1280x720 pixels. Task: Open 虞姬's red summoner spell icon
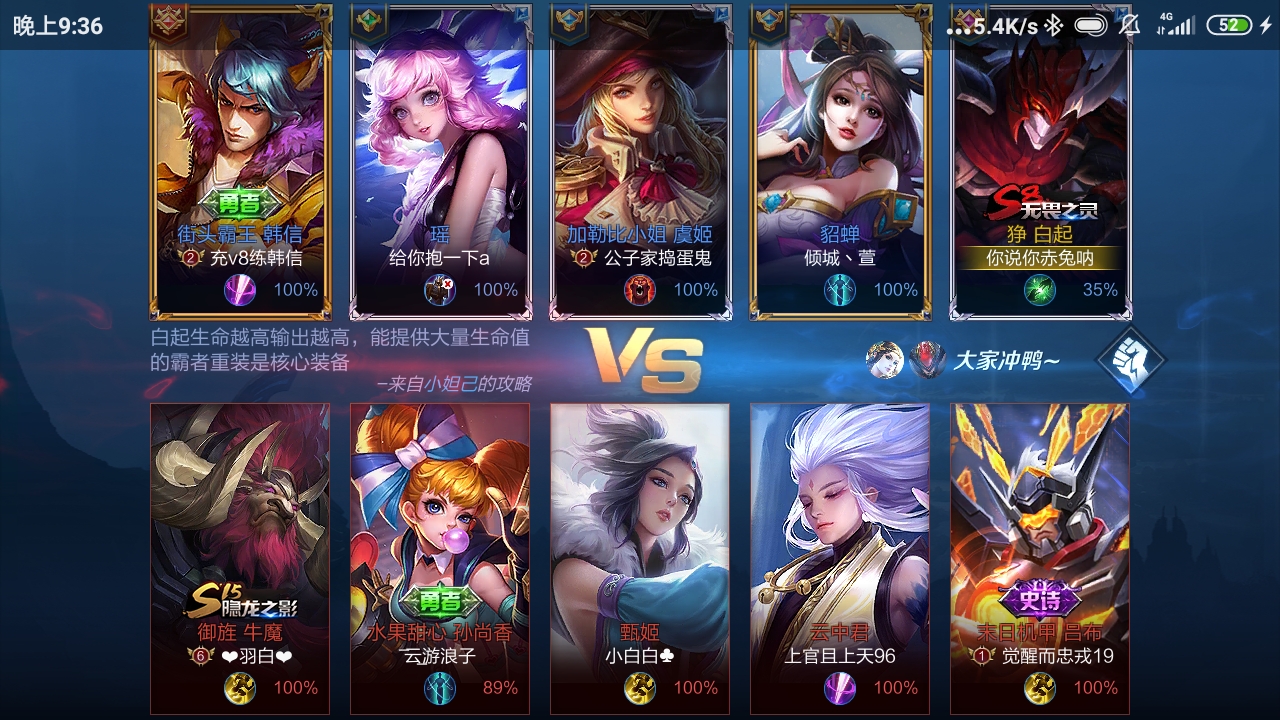(x=640, y=291)
